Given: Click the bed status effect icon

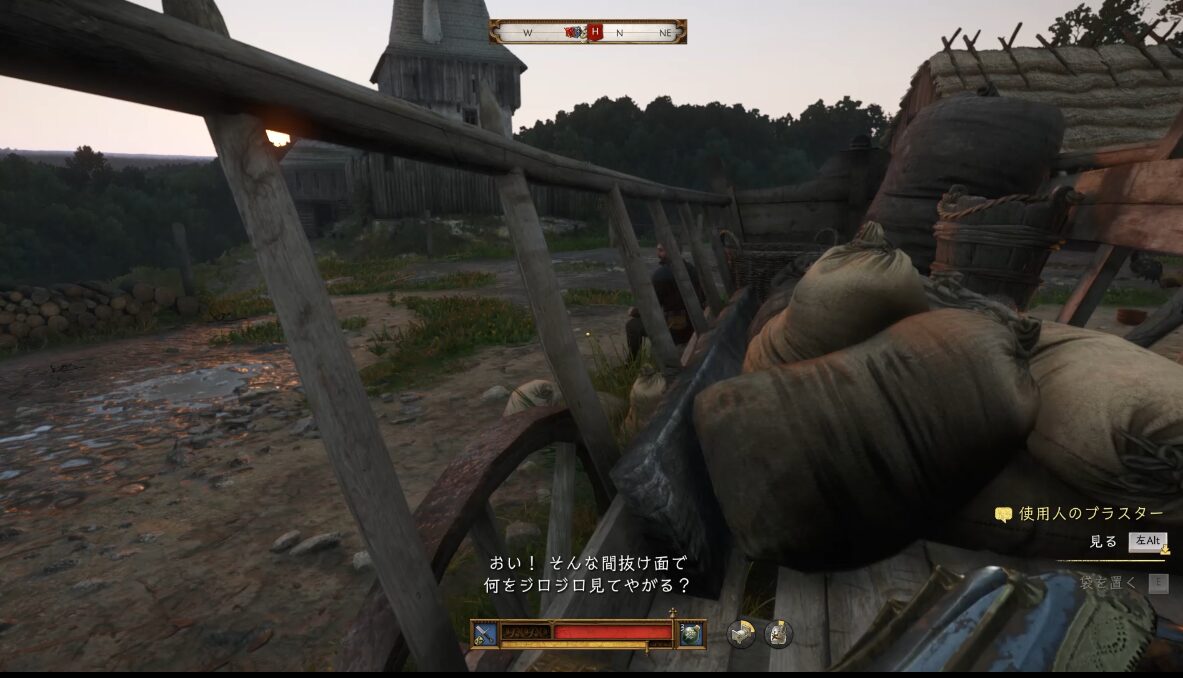Looking at the screenshot, I should click(741, 633).
